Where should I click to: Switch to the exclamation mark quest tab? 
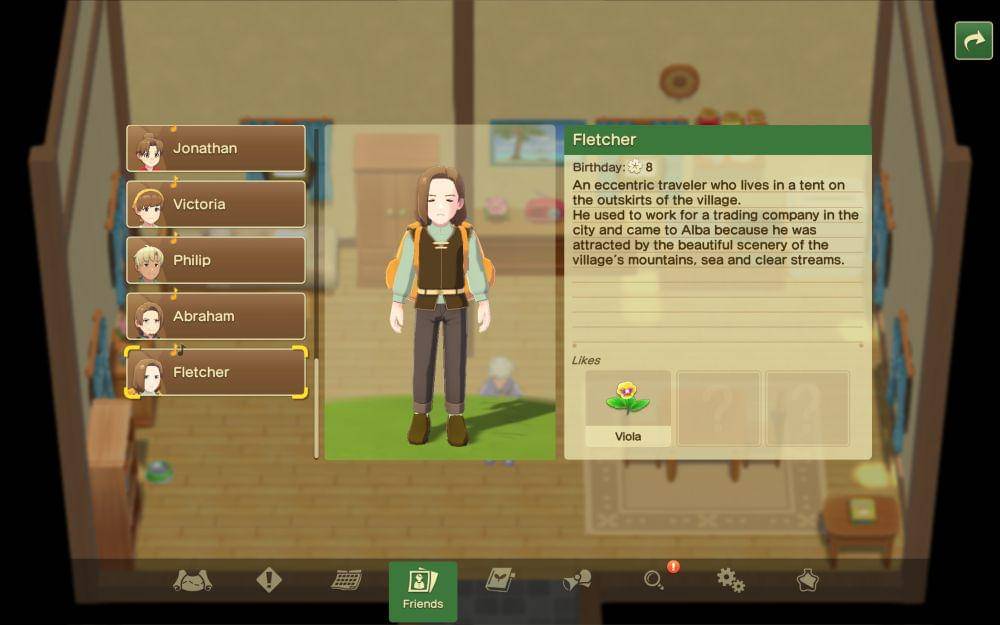tap(269, 580)
